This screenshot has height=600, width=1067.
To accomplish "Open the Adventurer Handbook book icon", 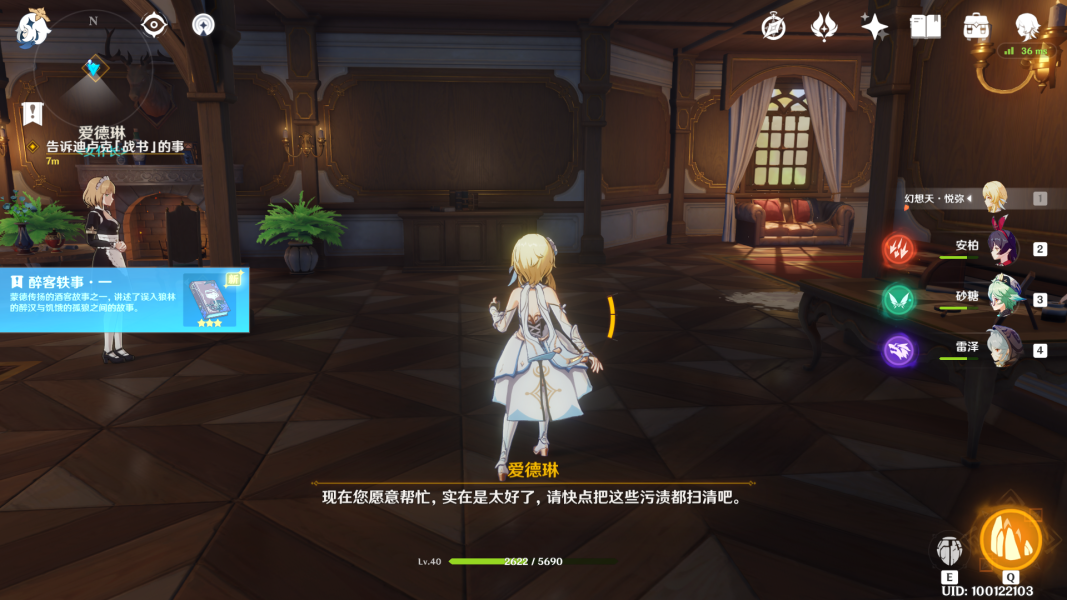I will click(925, 27).
